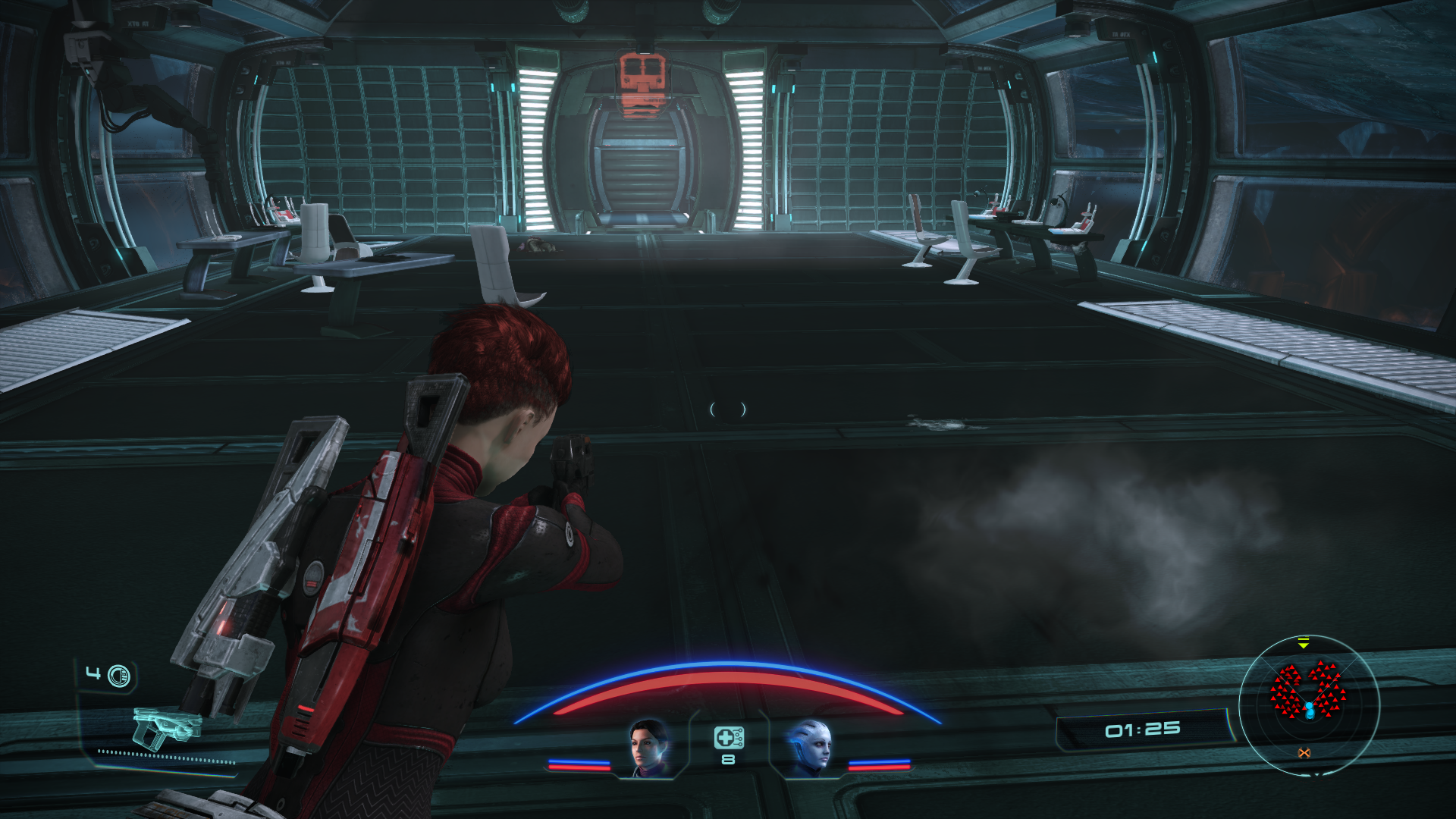
Task: Select the dark-haired human squadmate portrait
Action: coord(650,747)
